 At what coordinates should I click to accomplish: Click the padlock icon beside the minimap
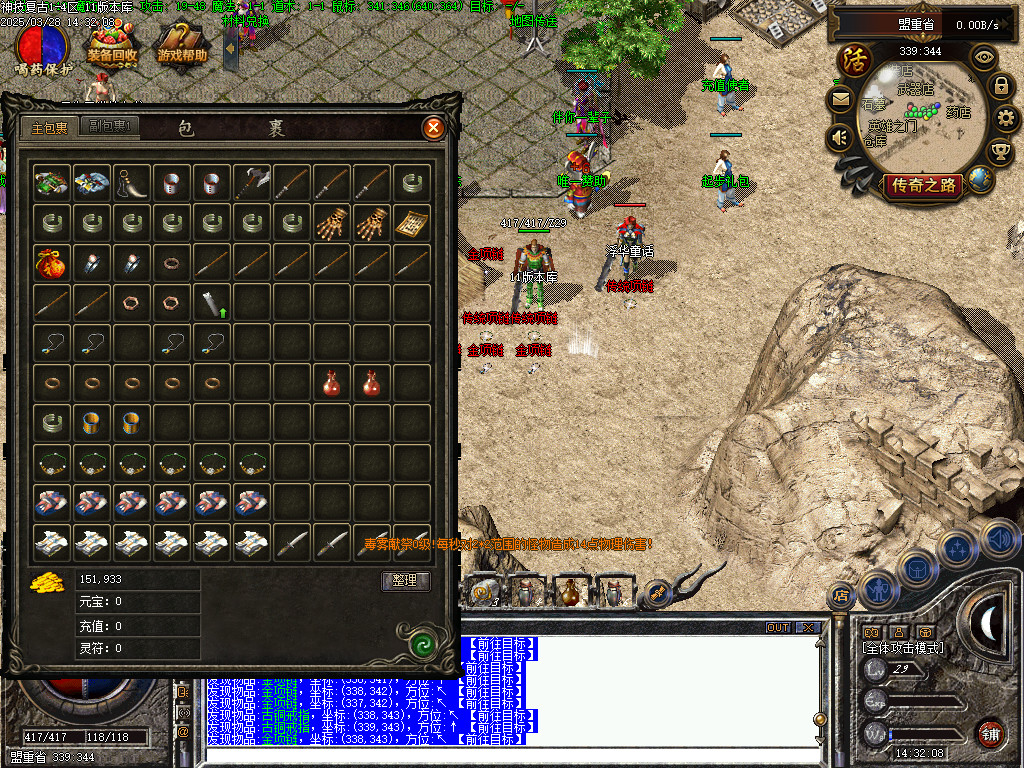1000,86
